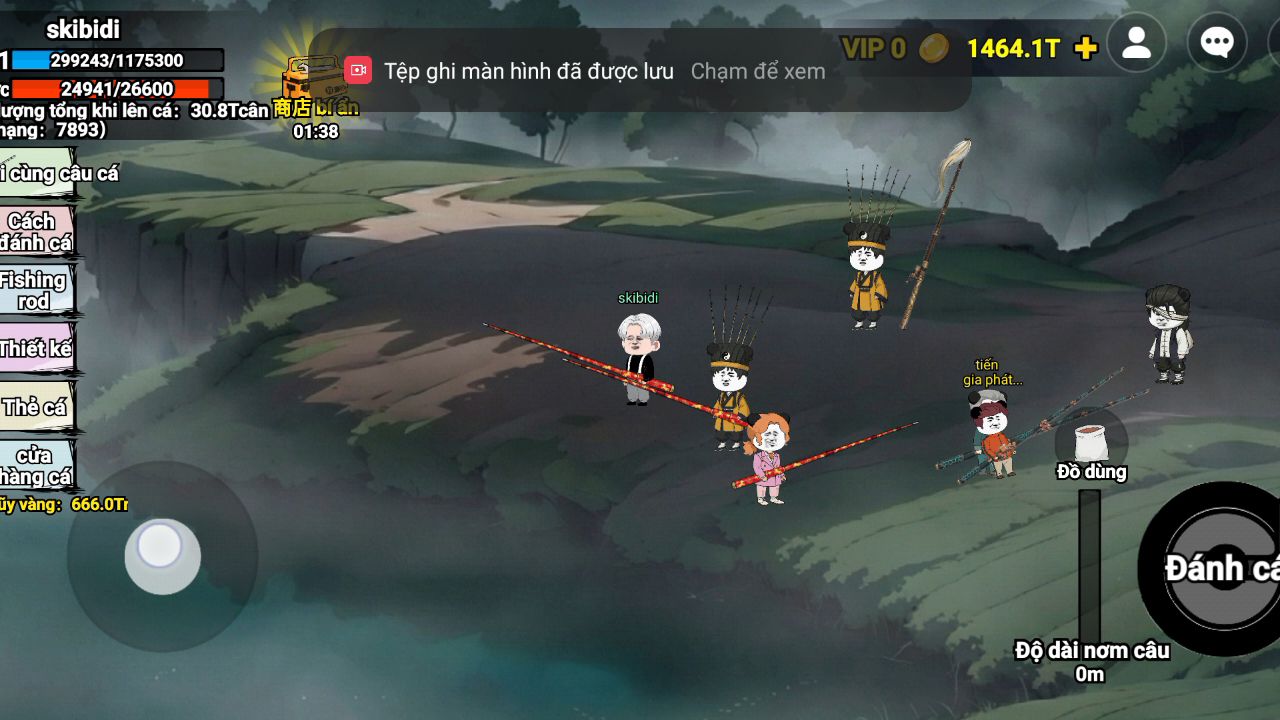The width and height of the screenshot is (1280, 720).
Task: Select the Thiết kế button
Action: 35,349
